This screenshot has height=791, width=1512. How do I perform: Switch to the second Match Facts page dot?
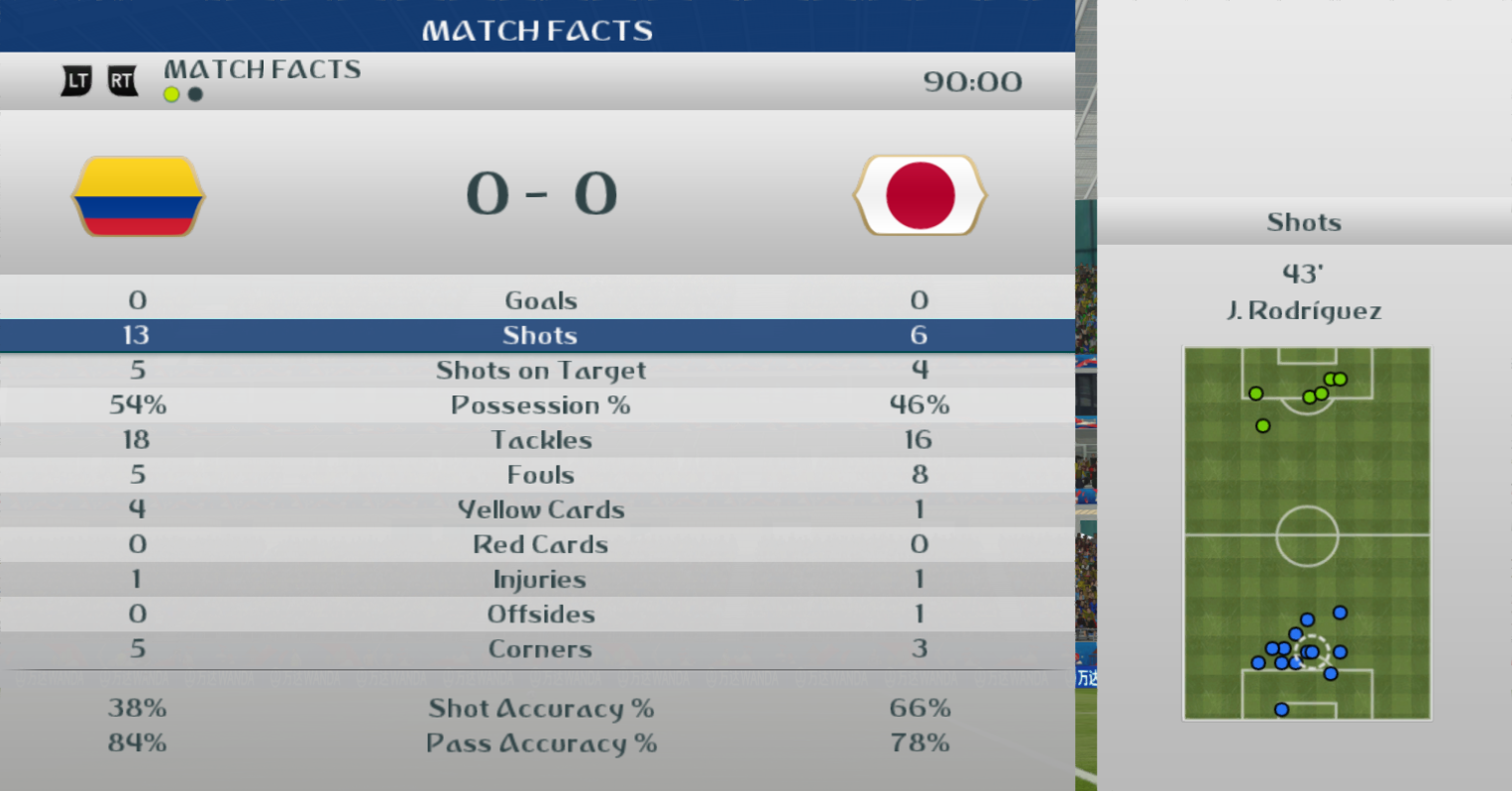coord(195,94)
